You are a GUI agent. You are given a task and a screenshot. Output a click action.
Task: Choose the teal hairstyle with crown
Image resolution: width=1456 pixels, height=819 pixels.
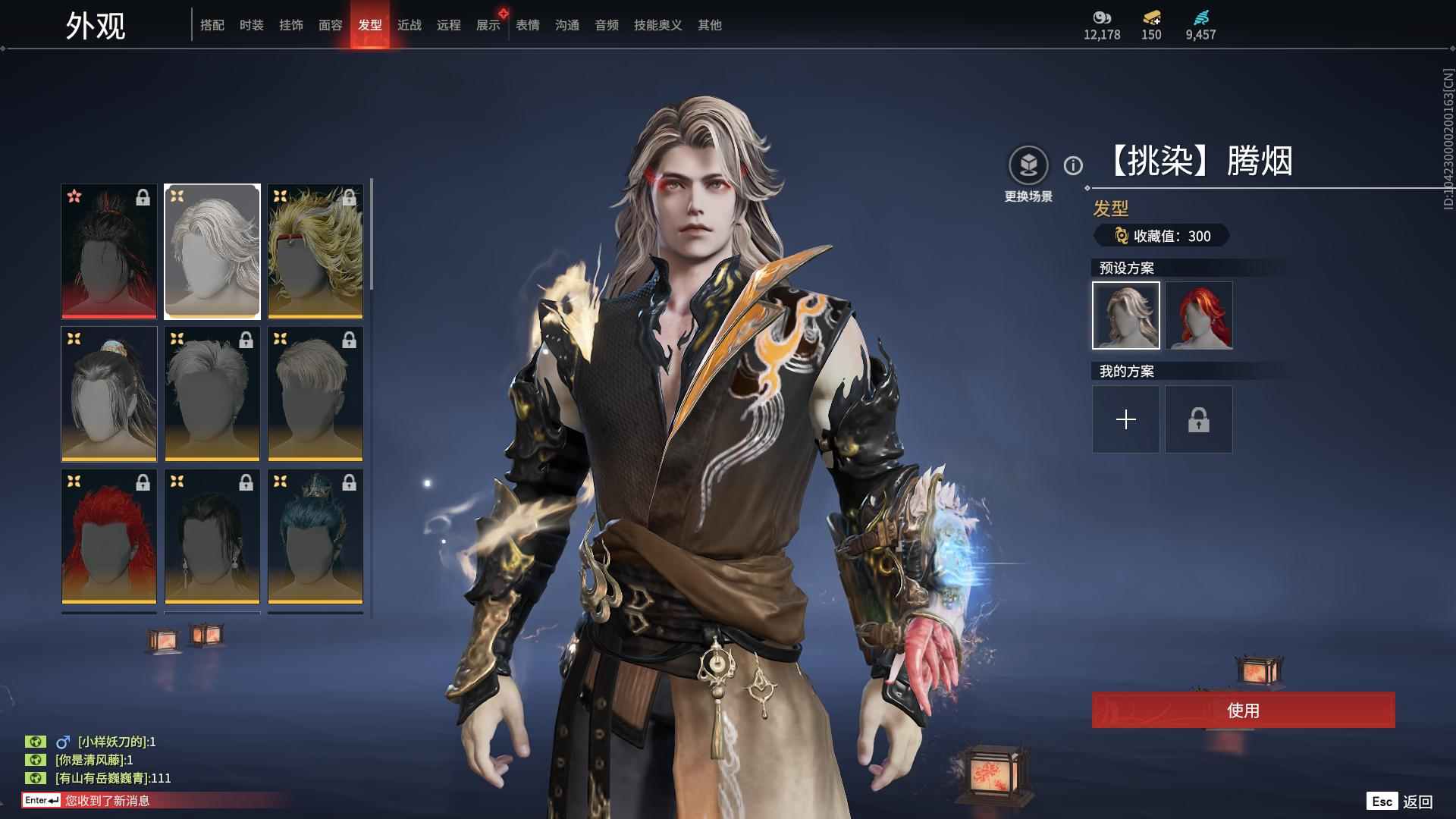pyautogui.click(x=315, y=536)
